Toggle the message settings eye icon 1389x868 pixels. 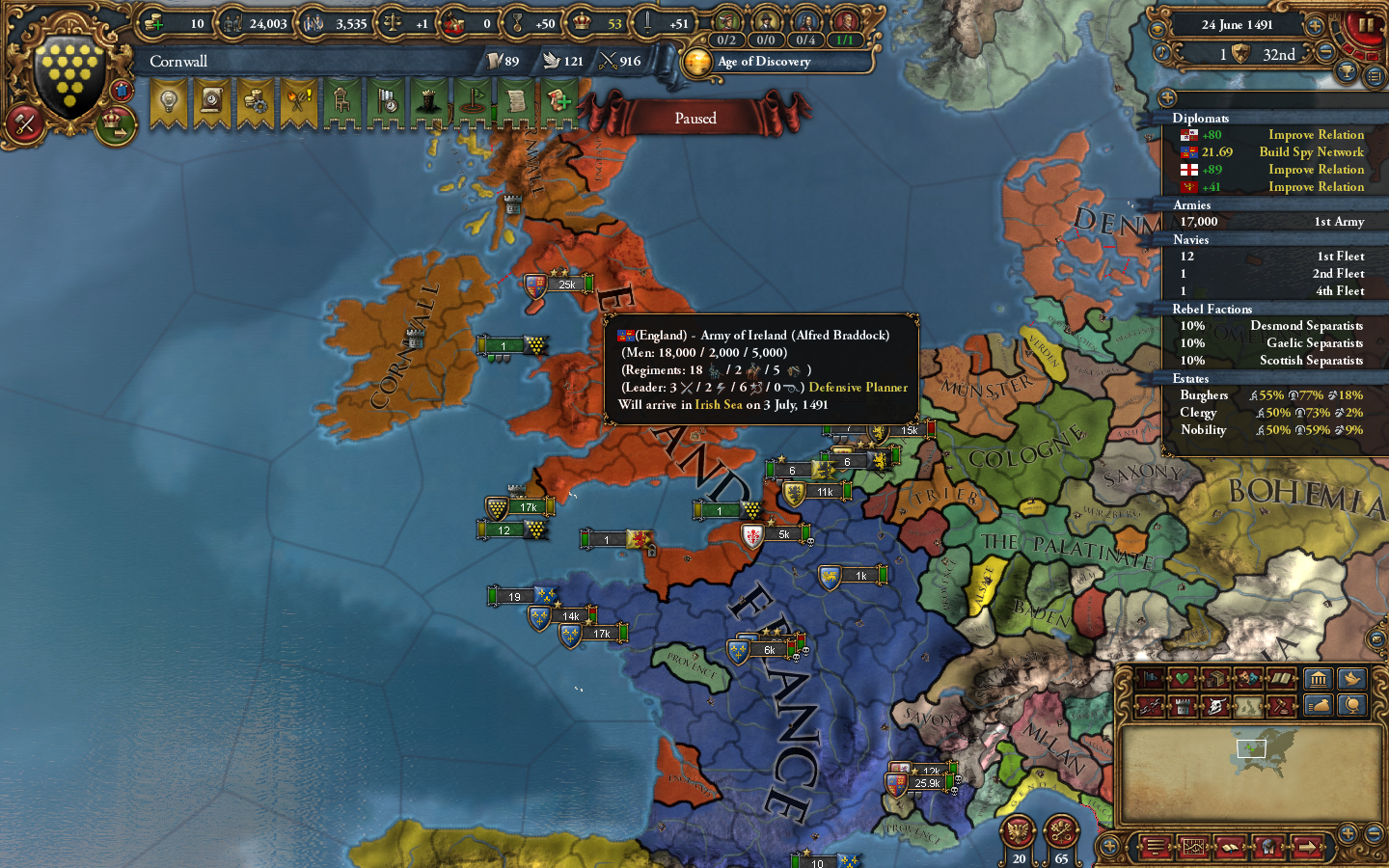tap(1157, 29)
